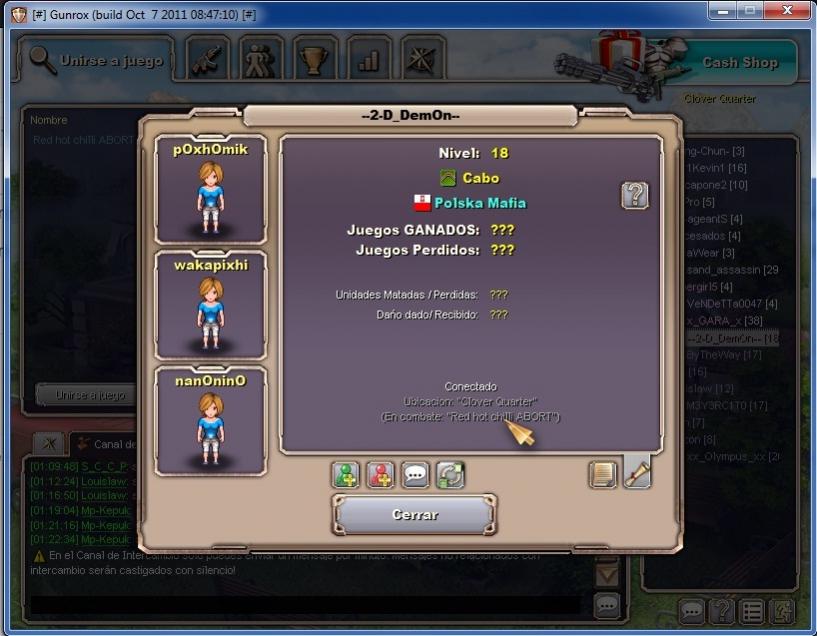Open private chat via speech bubble icon
Screen dimensions: 817x636
click(x=415, y=475)
